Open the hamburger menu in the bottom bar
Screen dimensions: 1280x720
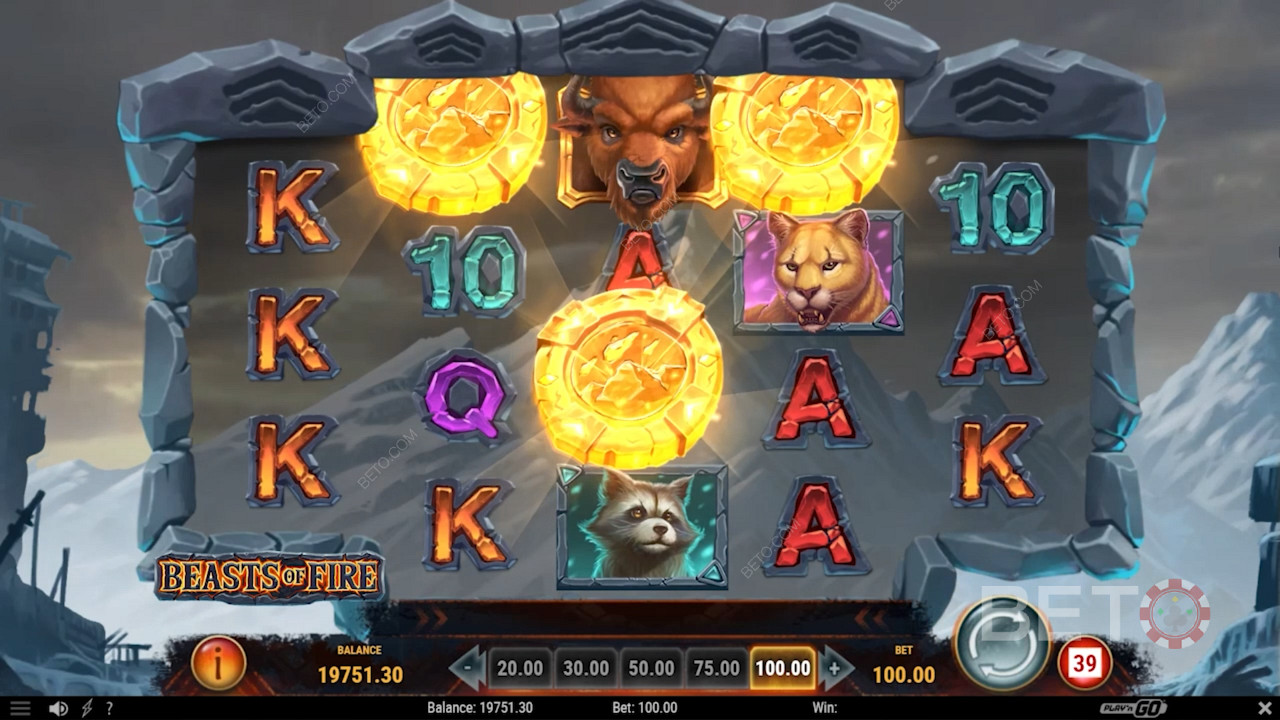19,708
